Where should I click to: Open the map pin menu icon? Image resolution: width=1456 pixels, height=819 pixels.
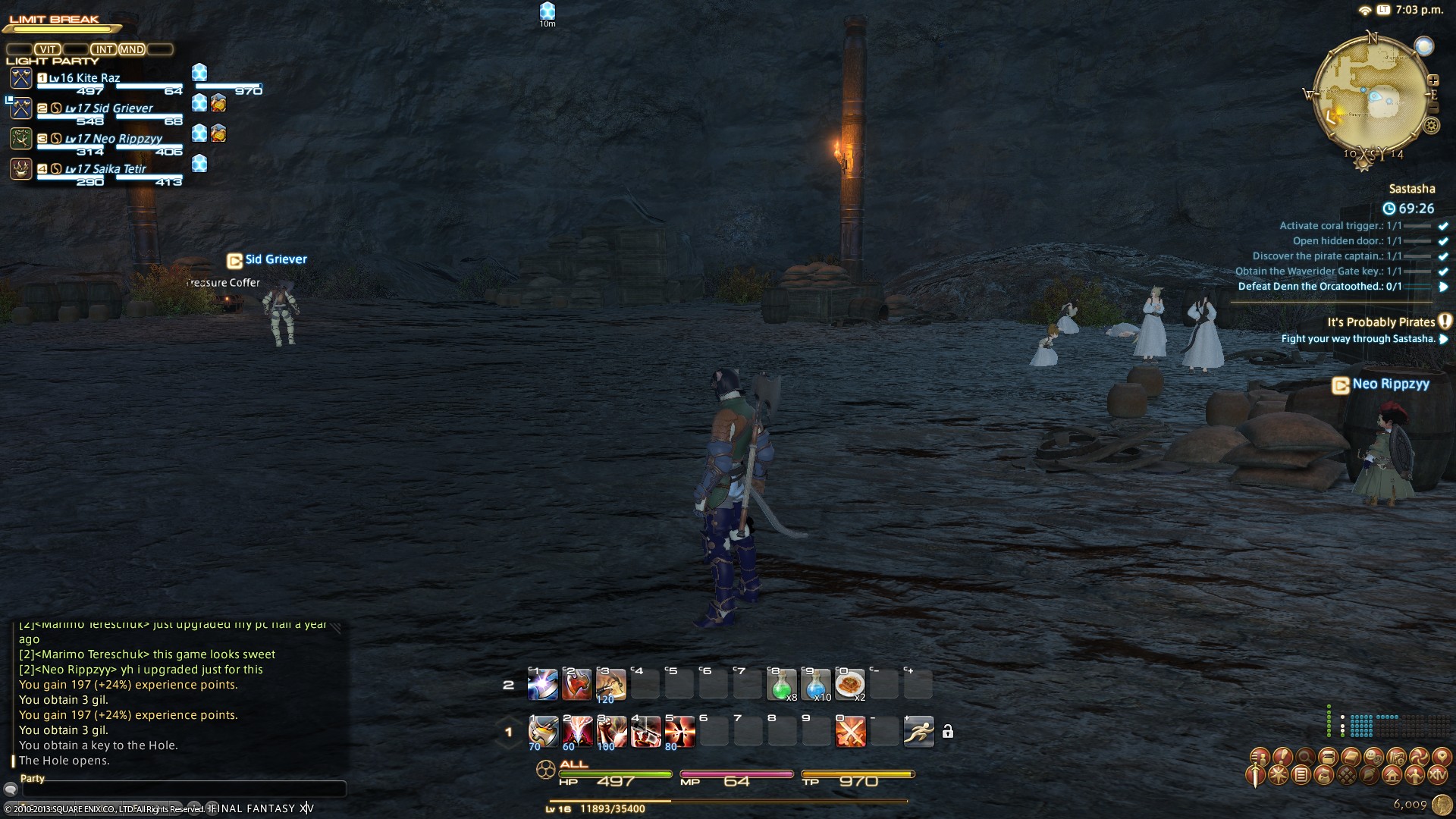pos(1441,756)
